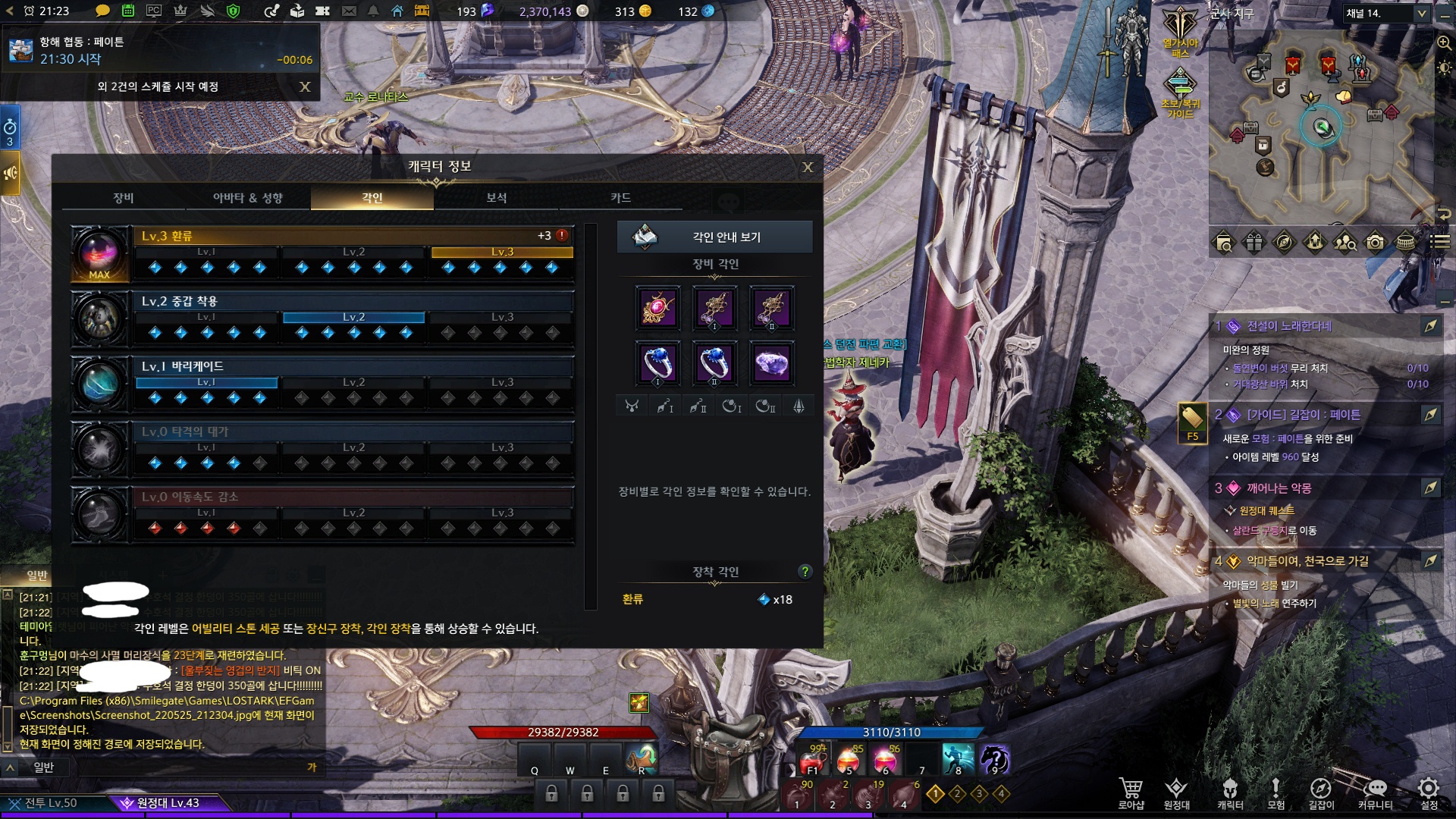Select the Lv.3 환류 engraving row
Viewport: 1456px width, 819px height.
[x=353, y=236]
